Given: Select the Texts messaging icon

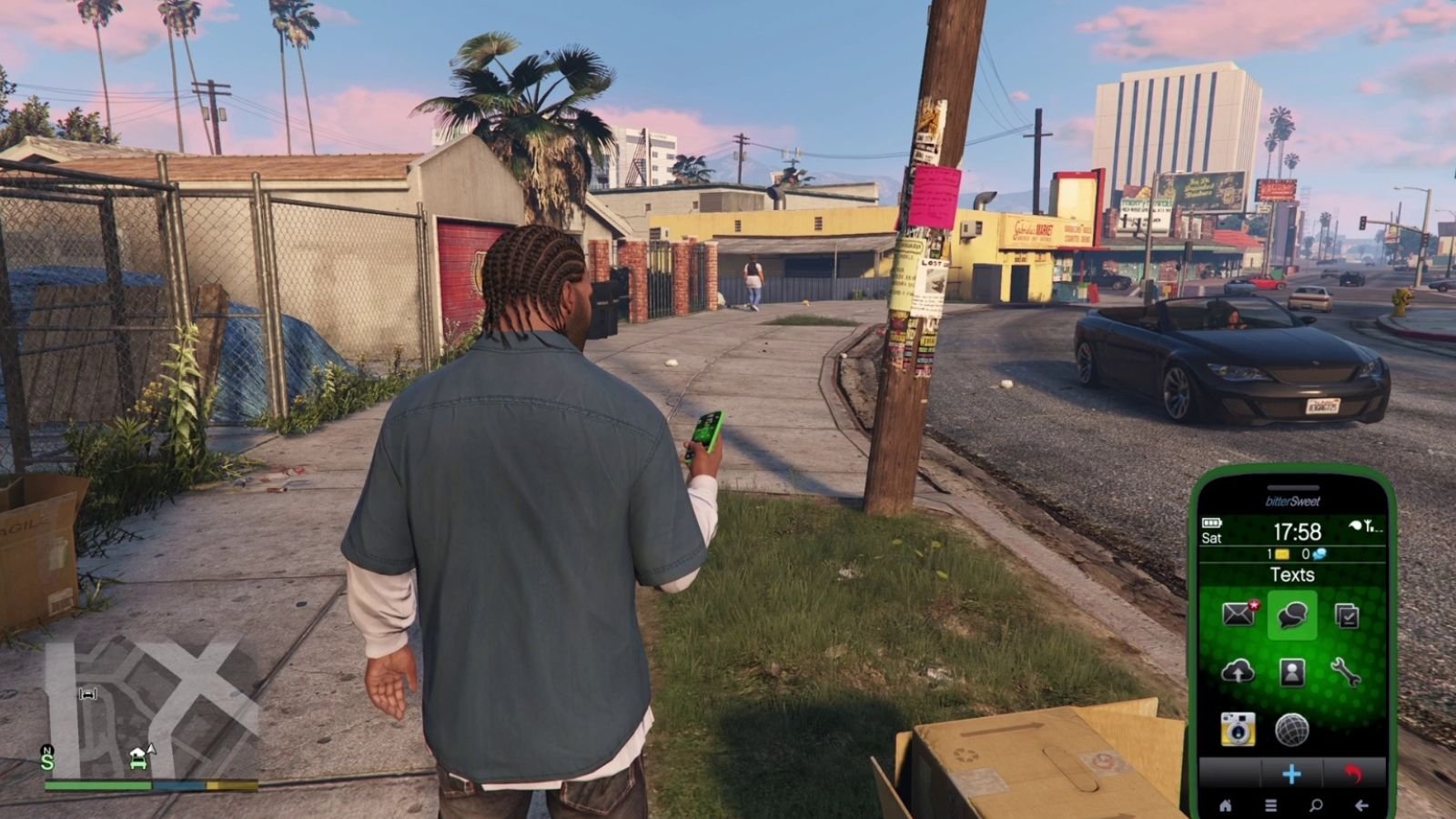Looking at the screenshot, I should pos(1292,615).
